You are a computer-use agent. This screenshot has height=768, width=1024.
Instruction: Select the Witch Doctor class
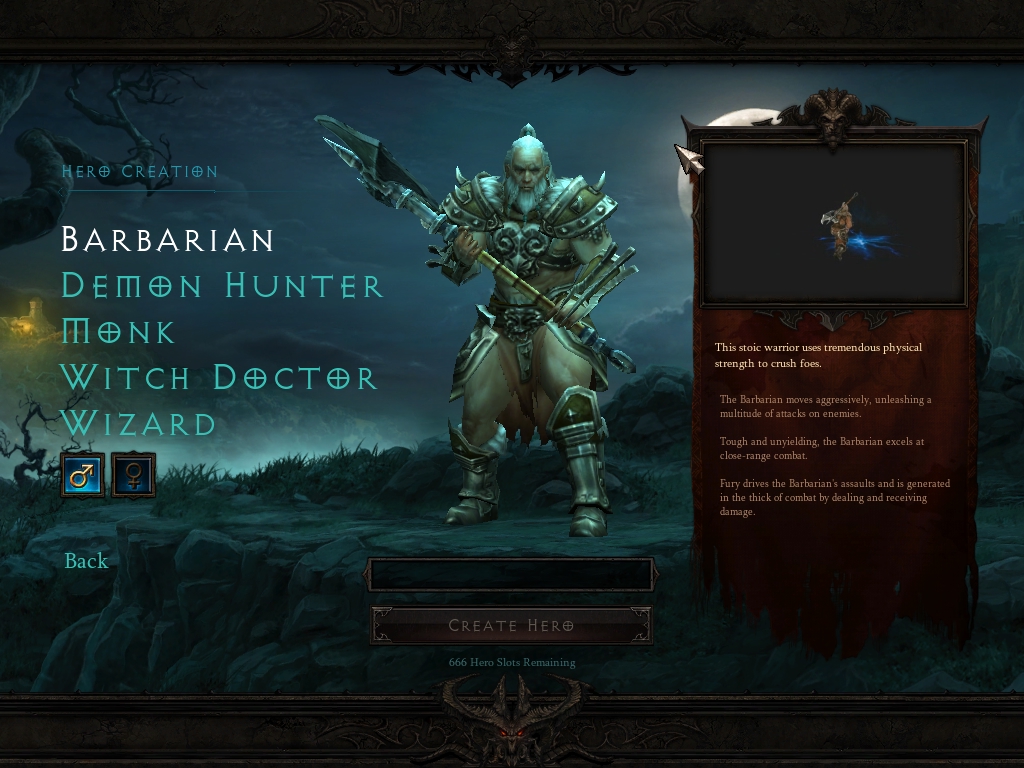219,378
